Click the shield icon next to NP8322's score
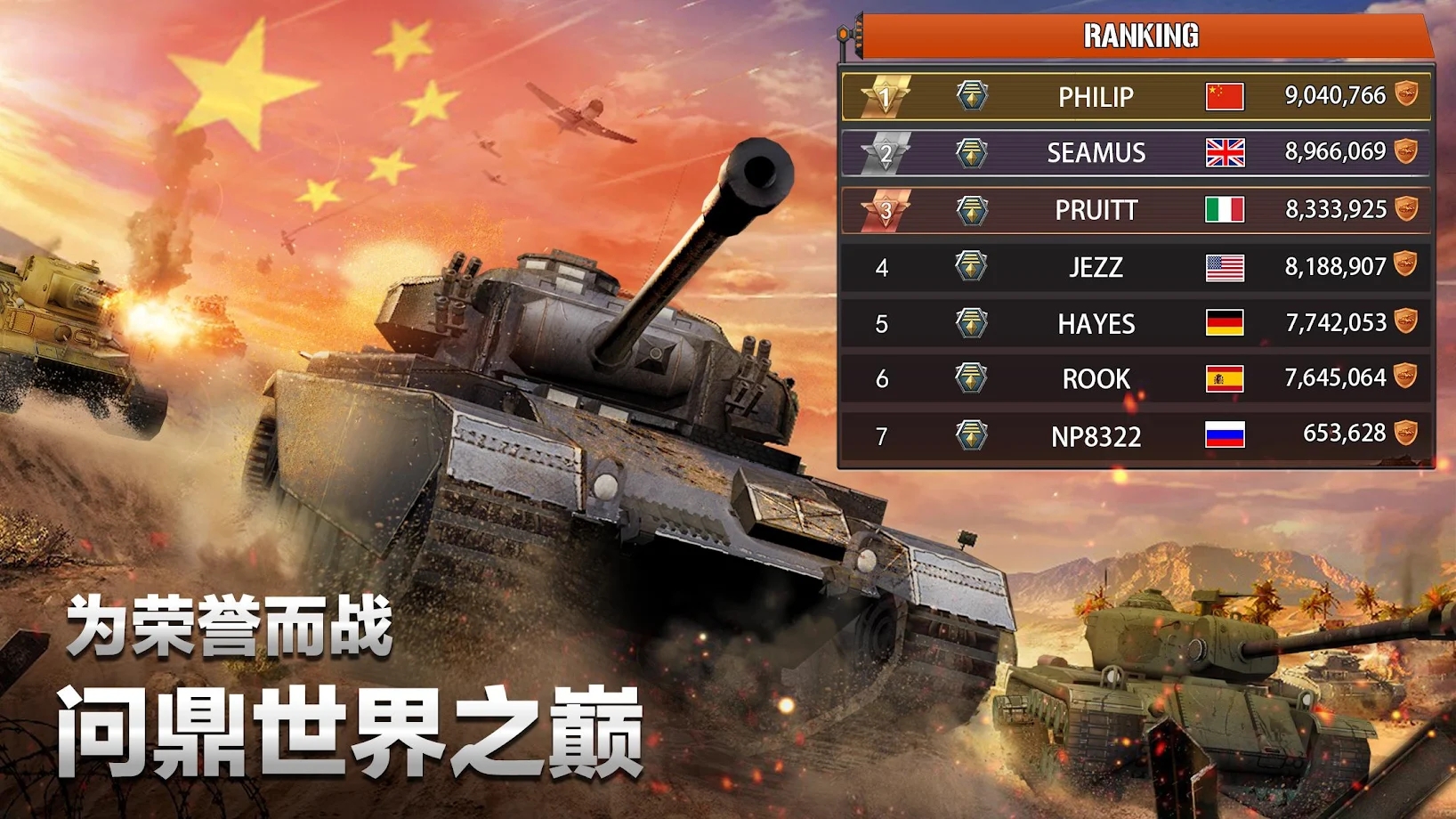This screenshot has height=819, width=1456. [1404, 435]
